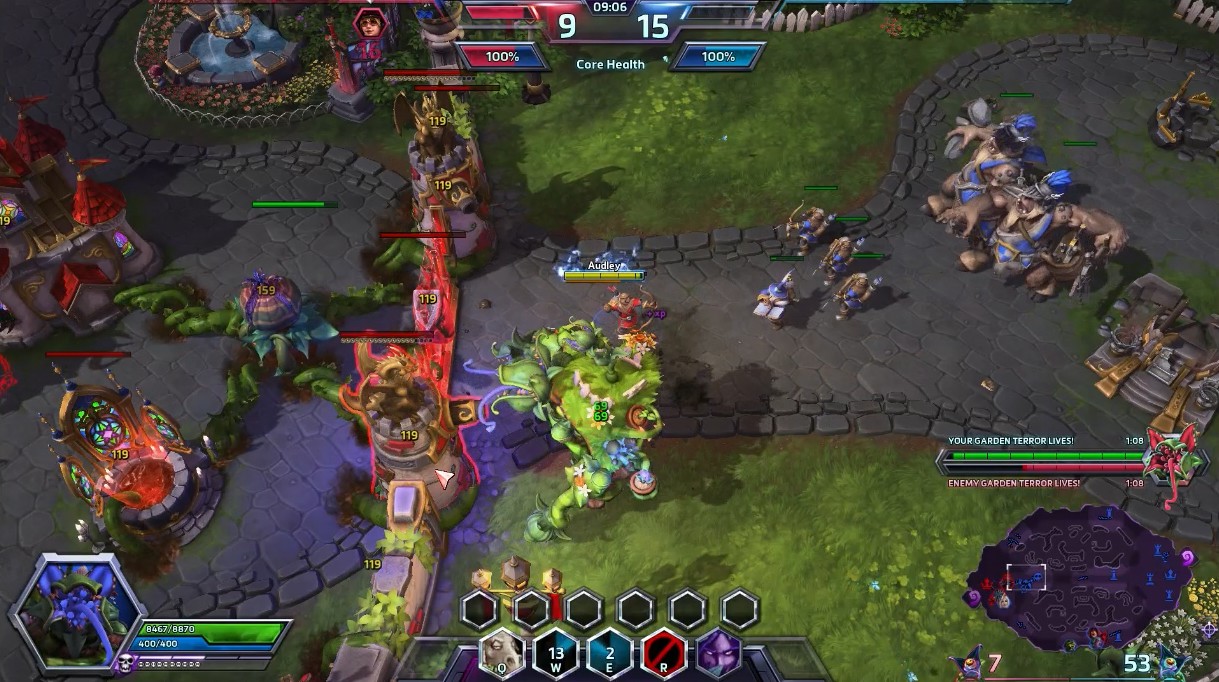Click the disabled R heroic ability
The width and height of the screenshot is (1219, 682).
coord(664,653)
